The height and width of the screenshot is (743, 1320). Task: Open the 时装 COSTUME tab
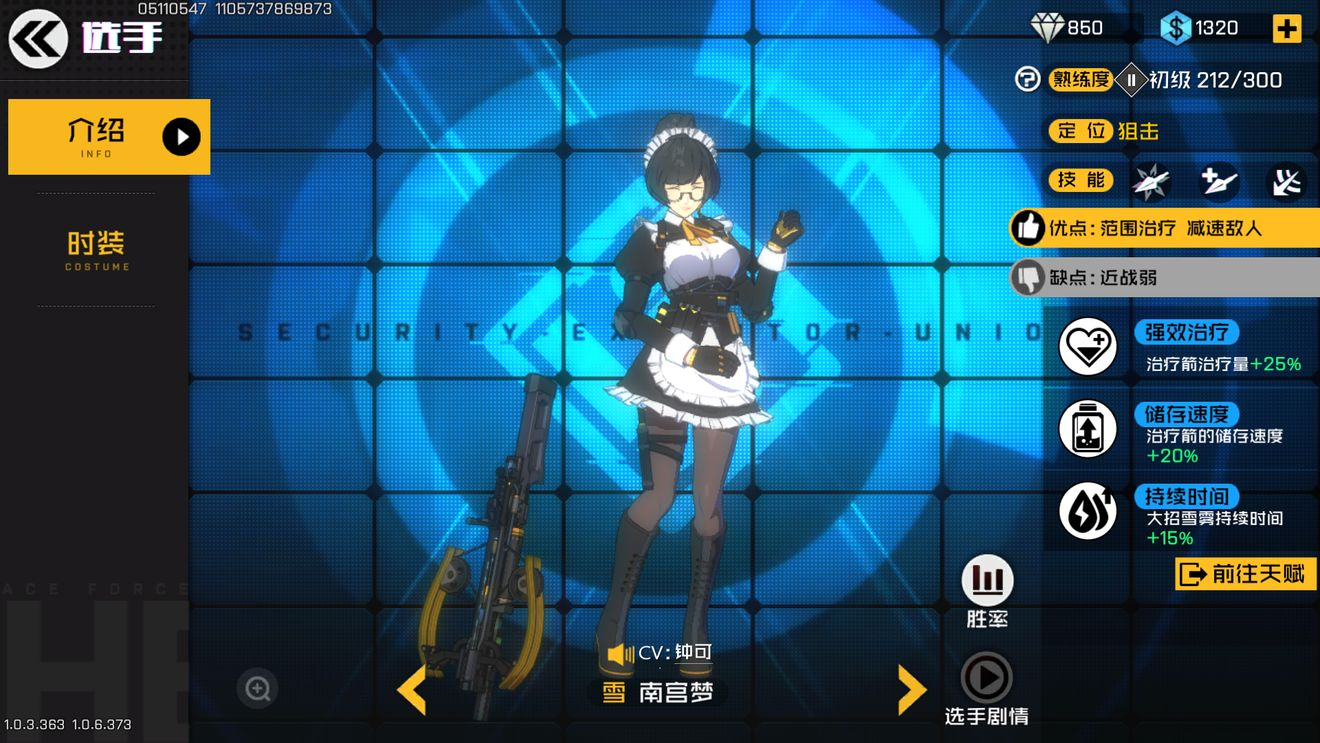(97, 250)
